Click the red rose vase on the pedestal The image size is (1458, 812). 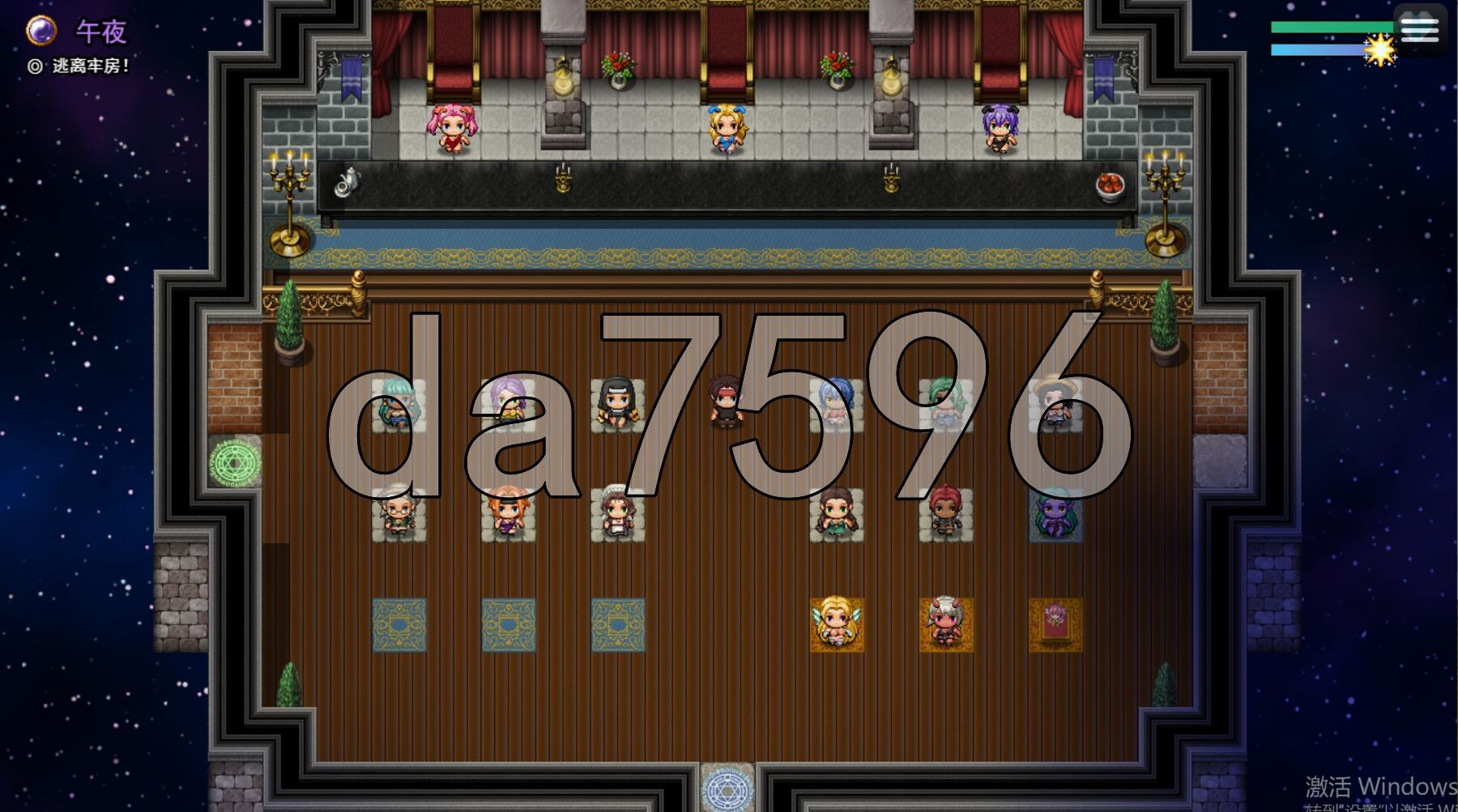[x=617, y=69]
